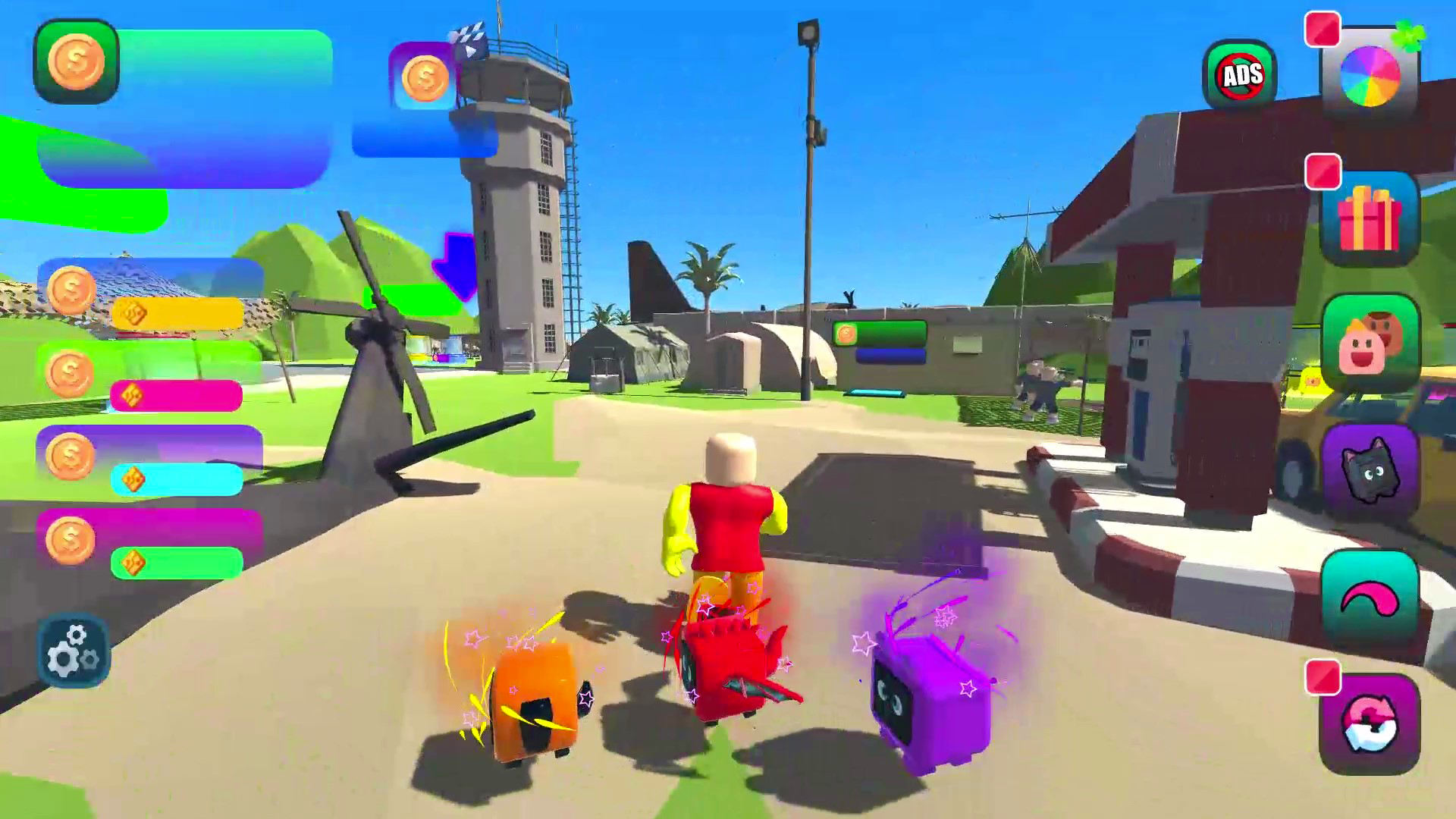Screen dimensions: 1456x819
Task: Tap the red badge on the pokeball icon
Action: [1323, 675]
